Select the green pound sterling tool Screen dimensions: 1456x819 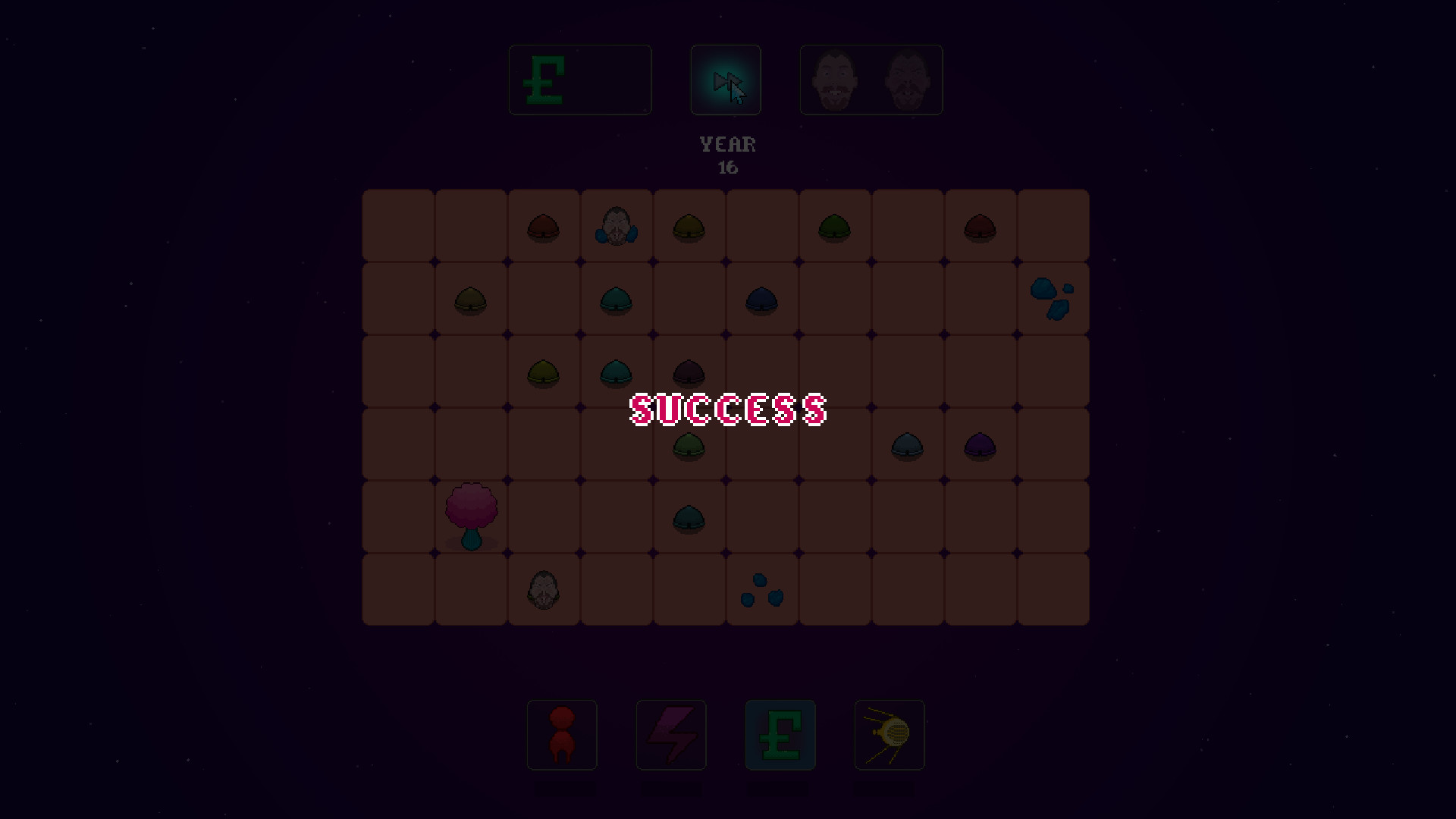(780, 735)
